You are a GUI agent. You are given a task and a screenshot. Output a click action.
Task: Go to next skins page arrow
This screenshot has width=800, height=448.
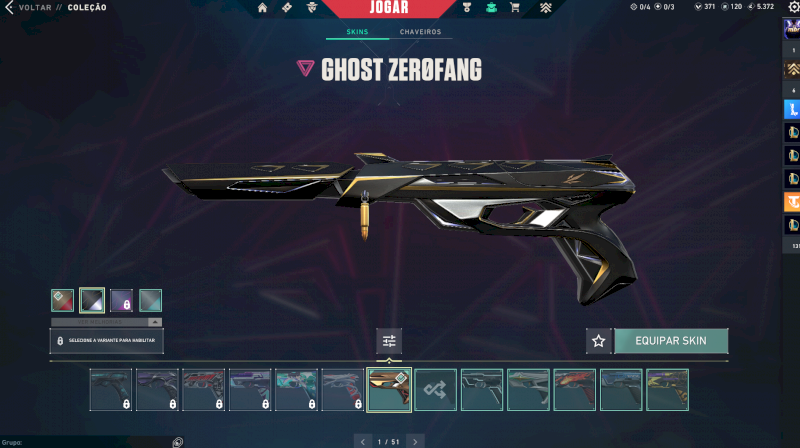tap(415, 440)
